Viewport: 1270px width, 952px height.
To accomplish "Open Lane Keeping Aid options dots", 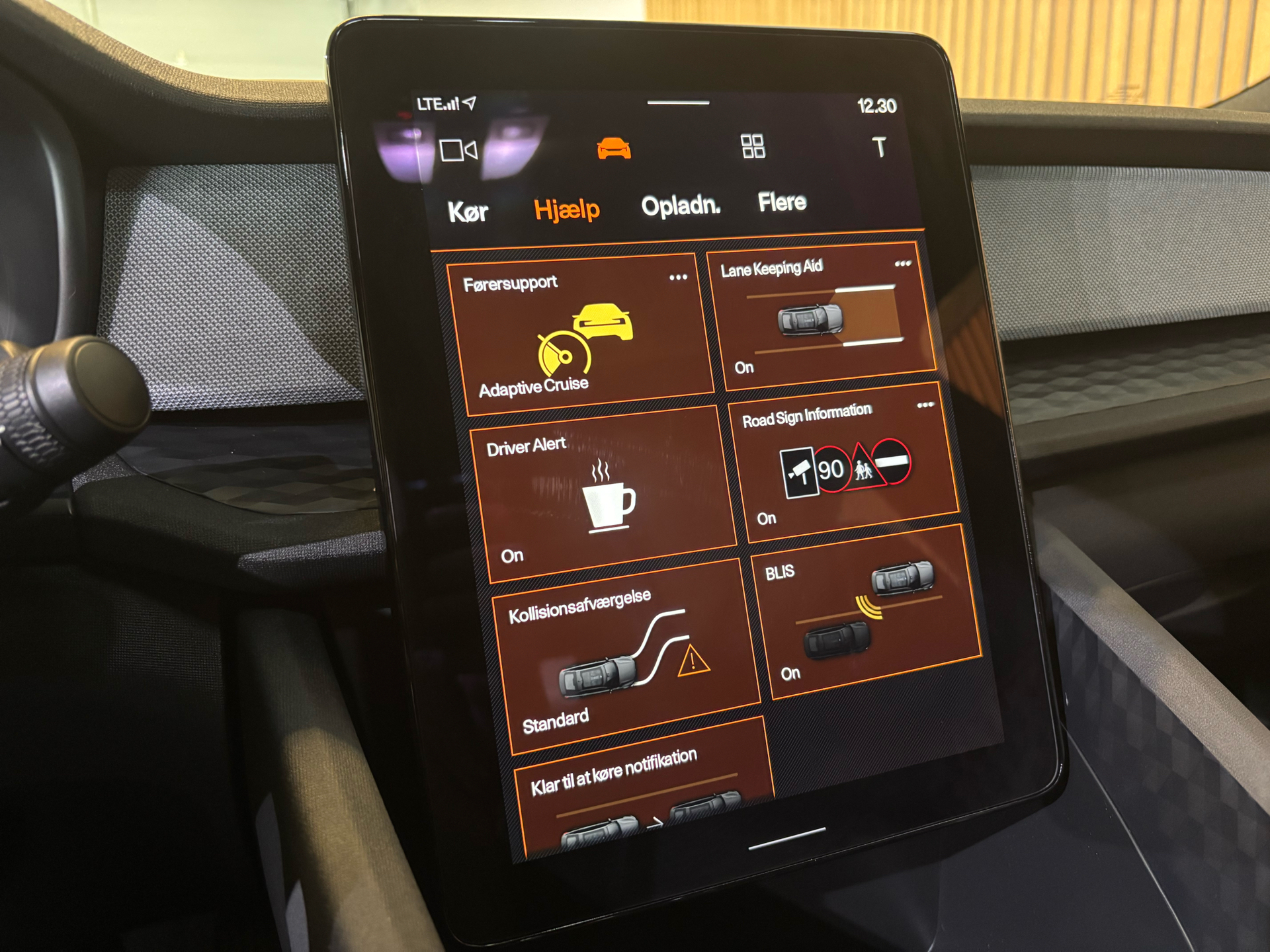I will point(903,264).
